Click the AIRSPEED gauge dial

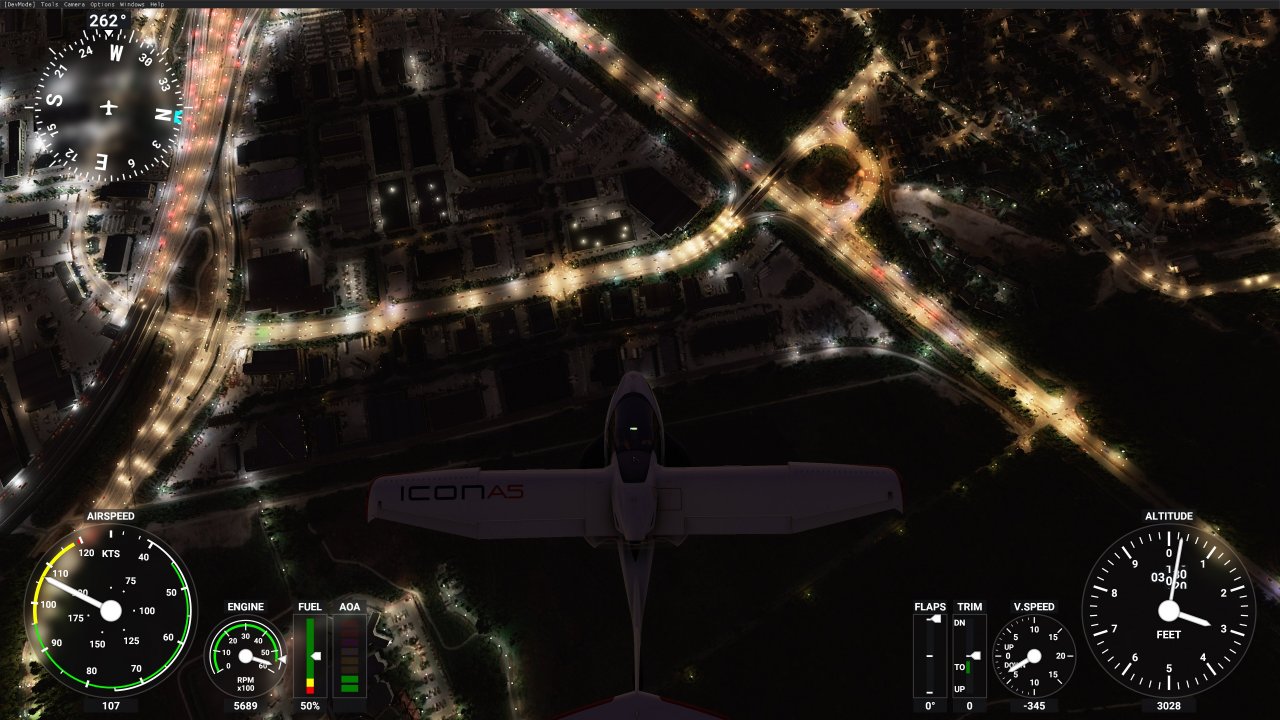click(113, 609)
